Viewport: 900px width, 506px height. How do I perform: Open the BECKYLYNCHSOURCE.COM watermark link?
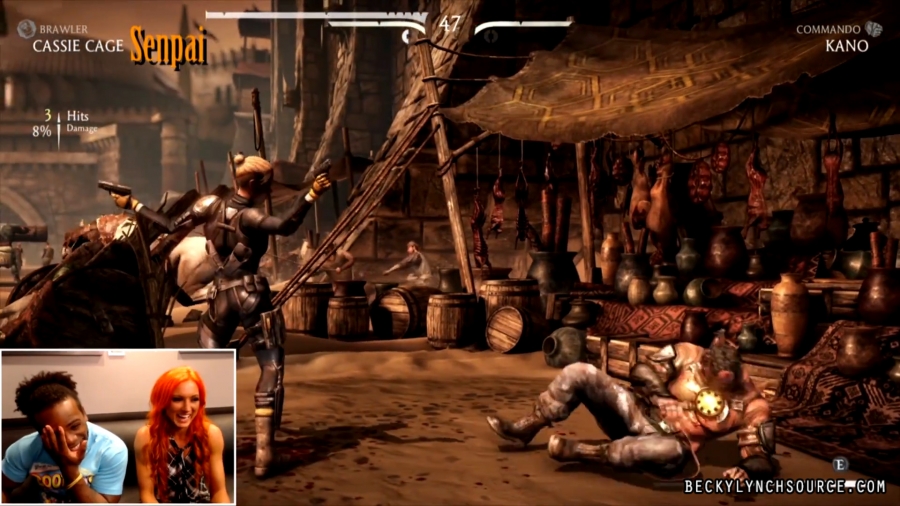coord(784,487)
